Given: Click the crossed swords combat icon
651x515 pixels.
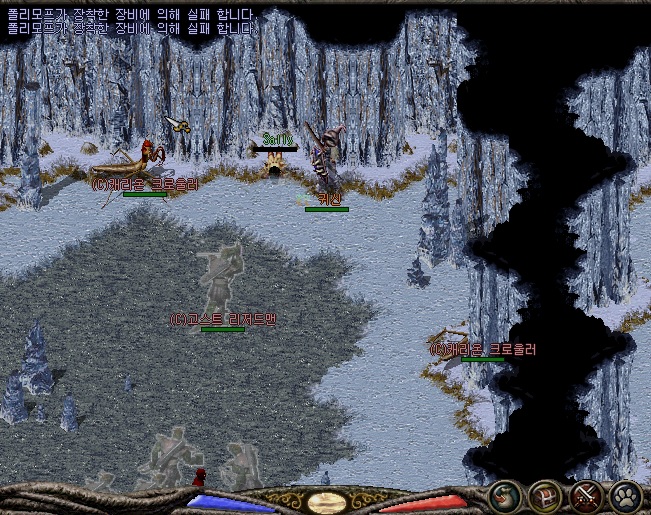Looking at the screenshot, I should coord(585,497).
